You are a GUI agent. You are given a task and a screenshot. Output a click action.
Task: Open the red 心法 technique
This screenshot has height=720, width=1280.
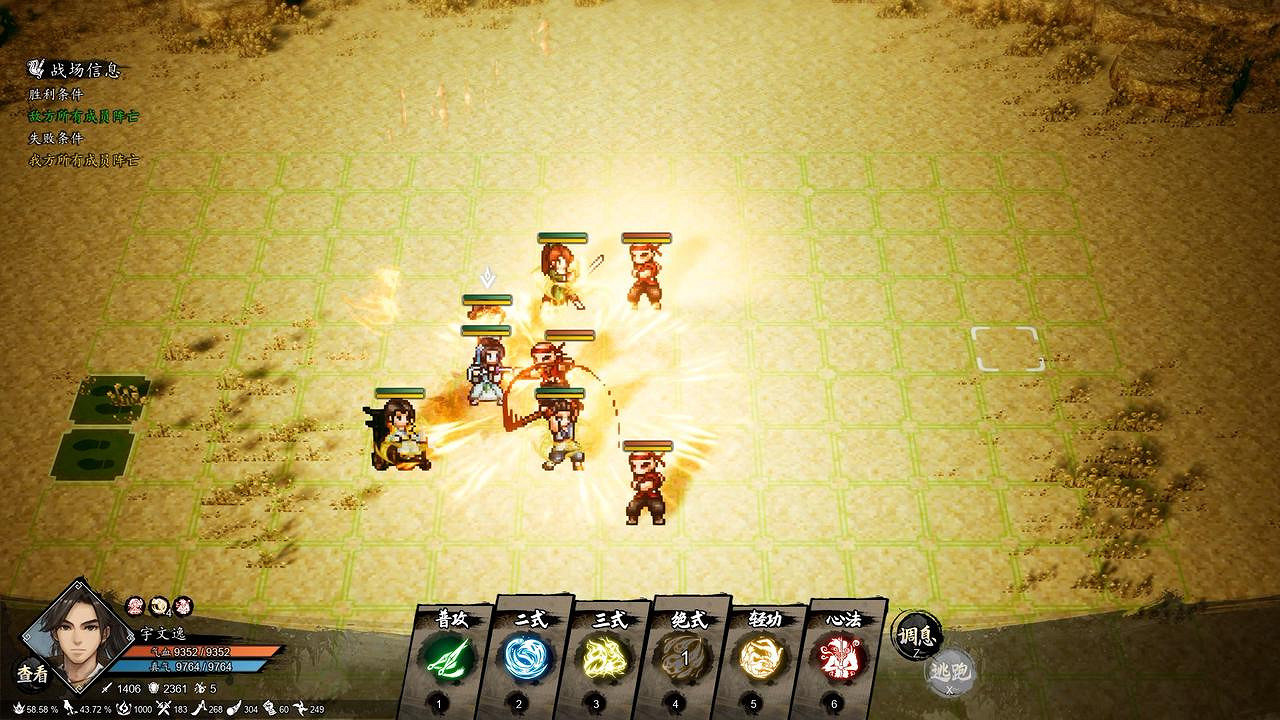point(837,657)
